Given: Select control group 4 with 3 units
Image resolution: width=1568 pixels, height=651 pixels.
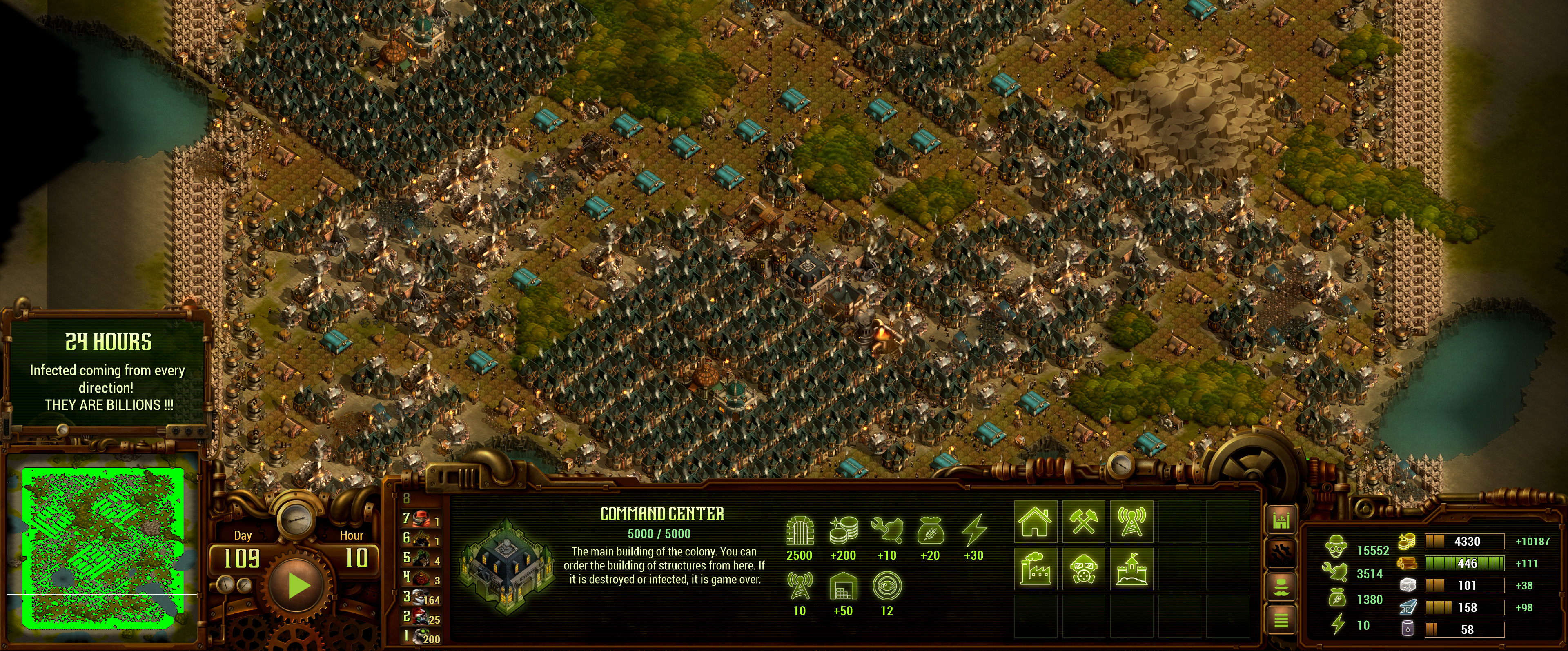Looking at the screenshot, I should pos(421,578).
